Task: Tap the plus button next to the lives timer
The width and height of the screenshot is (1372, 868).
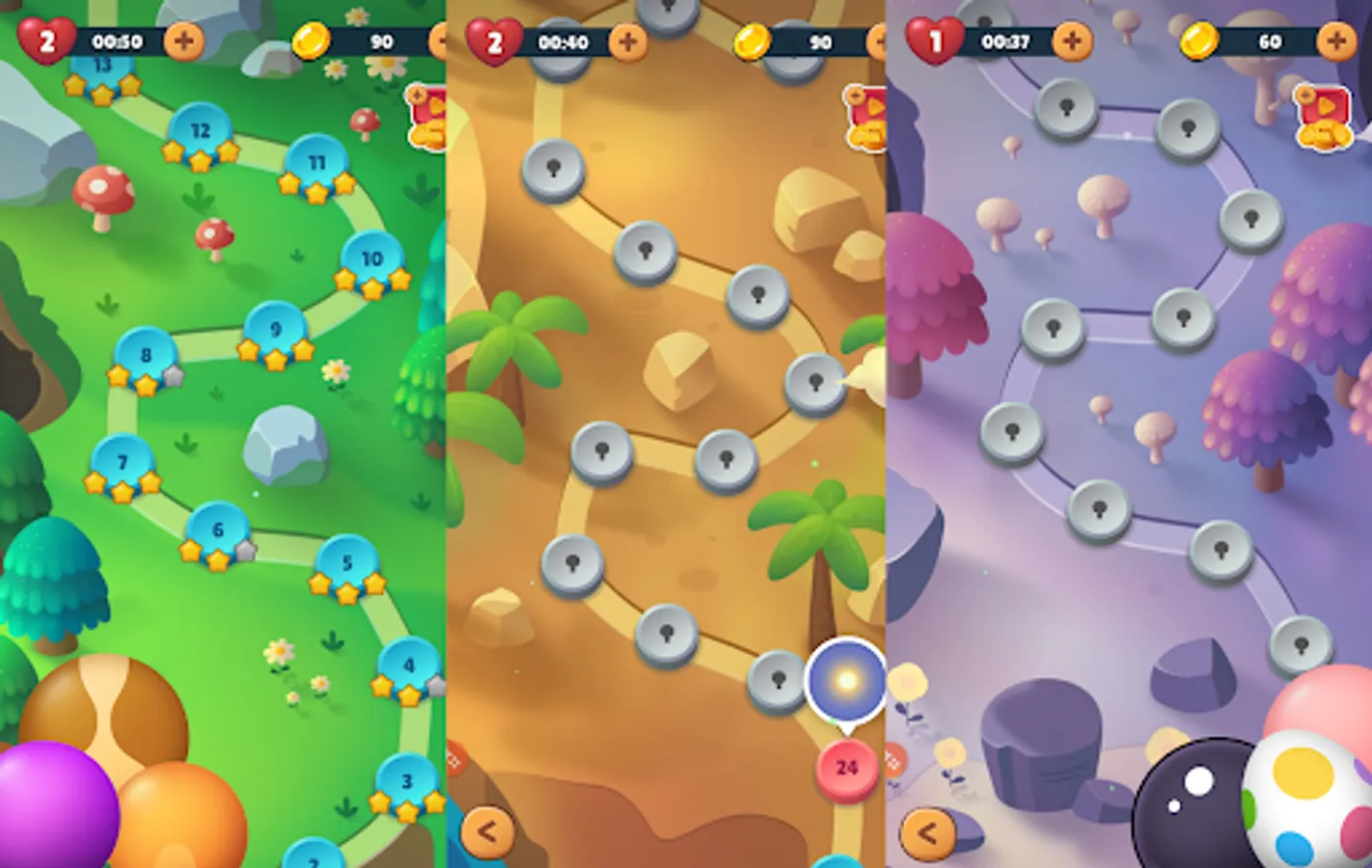Action: (183, 41)
